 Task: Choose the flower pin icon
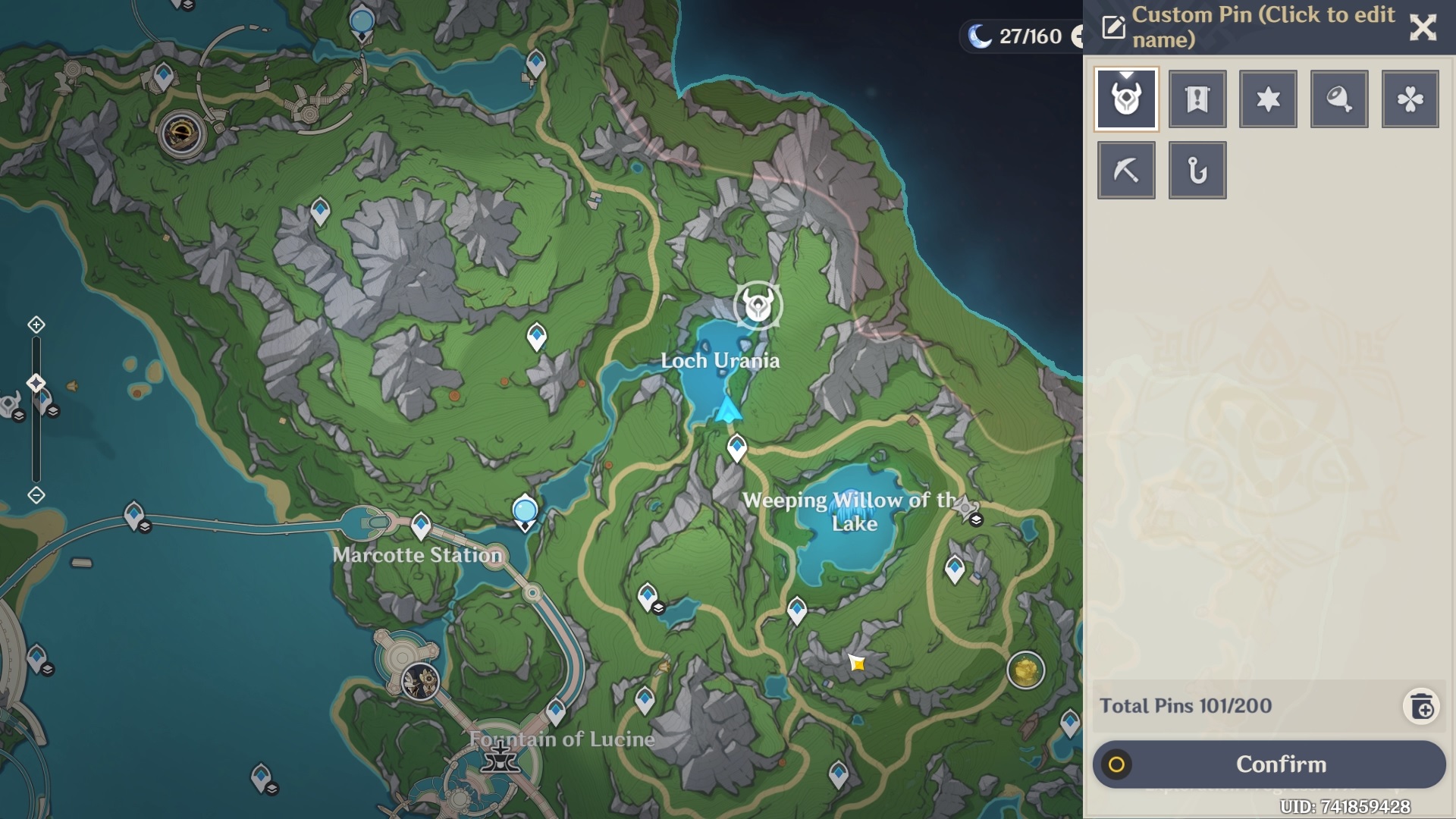[x=1410, y=99]
